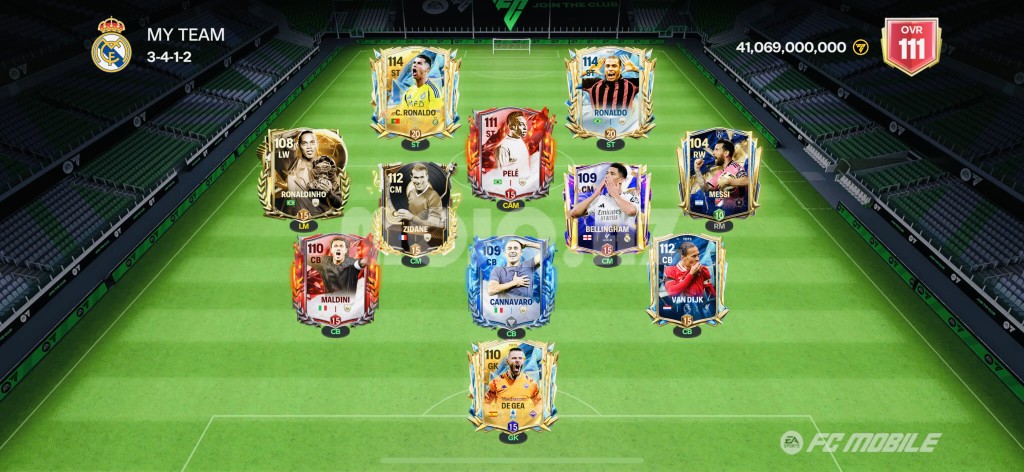Select the De Gea goalkeeper card

point(512,384)
